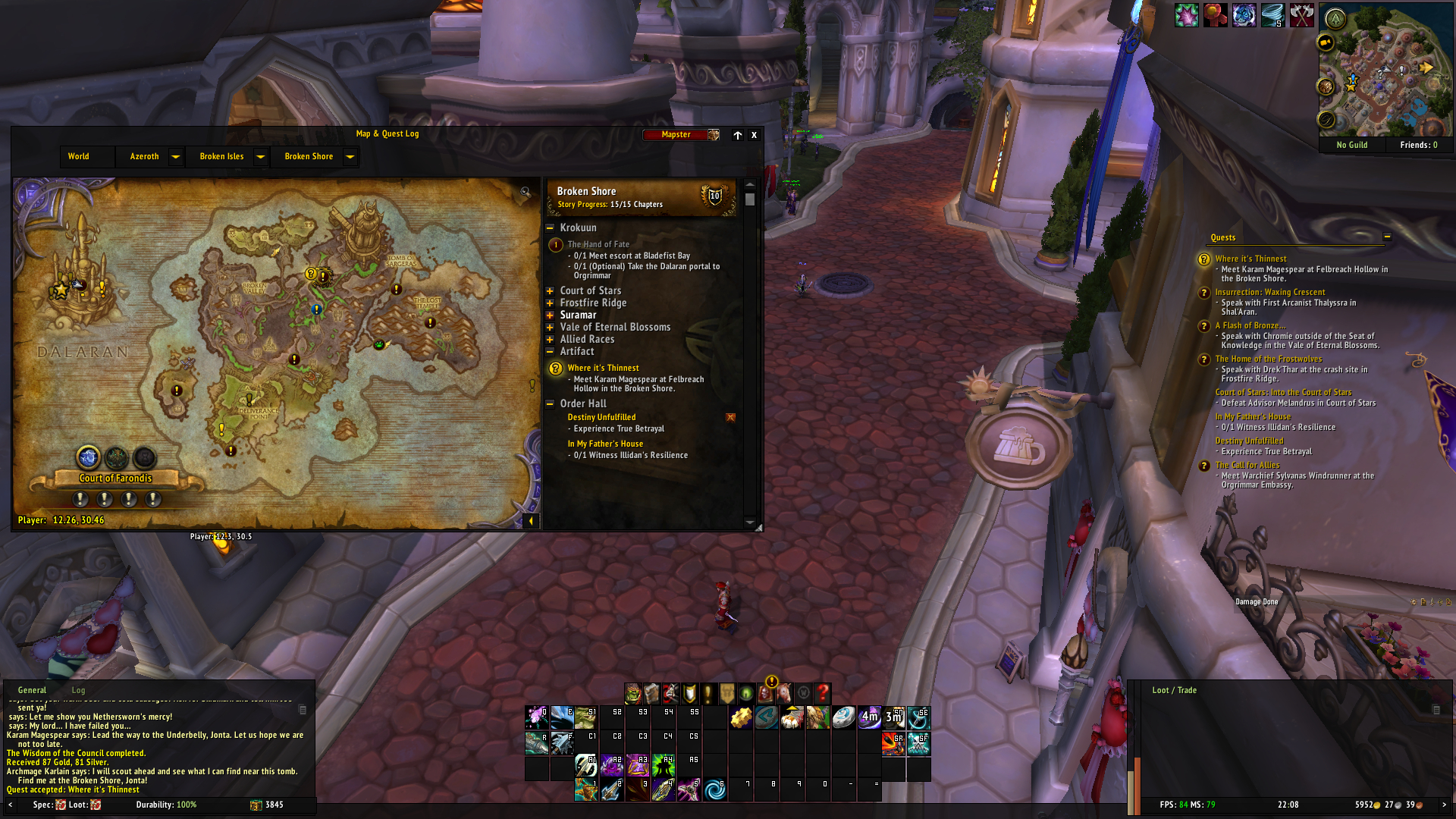Expand the Court of Stars header
The image size is (1456, 819).
coord(550,291)
